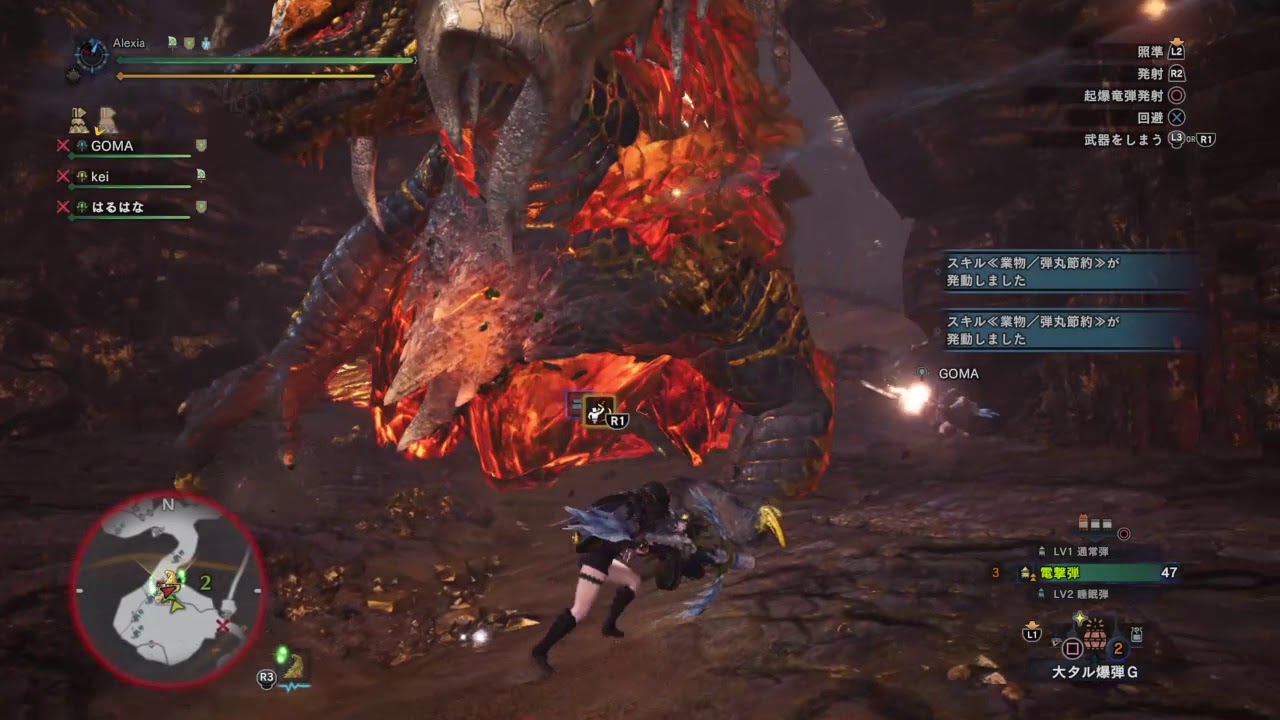Click the circular area minimap
1280x720 pixels.
click(167, 590)
